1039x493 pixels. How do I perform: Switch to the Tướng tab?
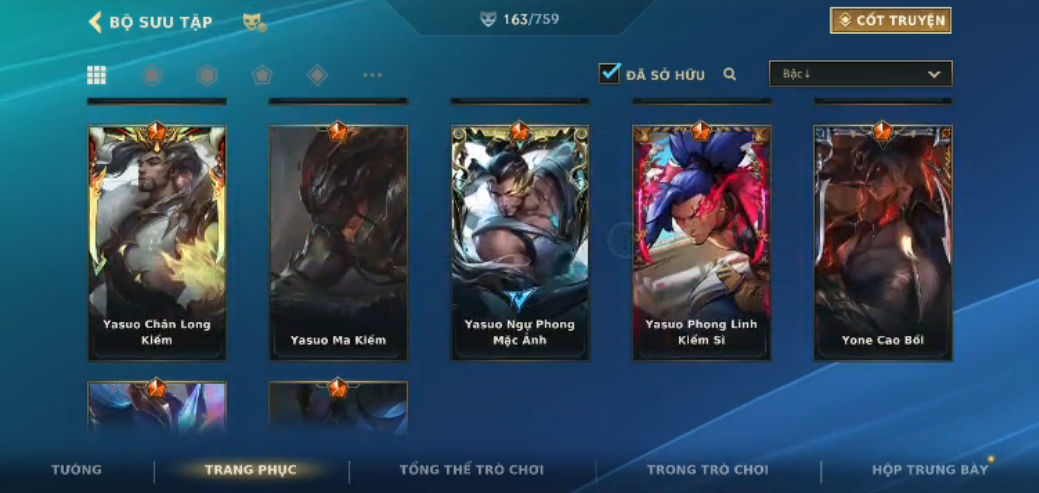(77, 470)
